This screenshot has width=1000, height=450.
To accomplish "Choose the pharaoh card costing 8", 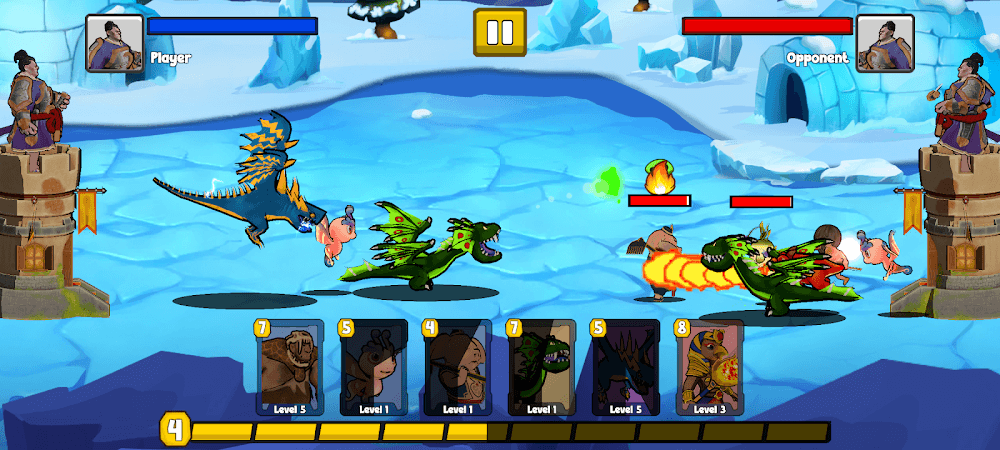I will coord(710,368).
